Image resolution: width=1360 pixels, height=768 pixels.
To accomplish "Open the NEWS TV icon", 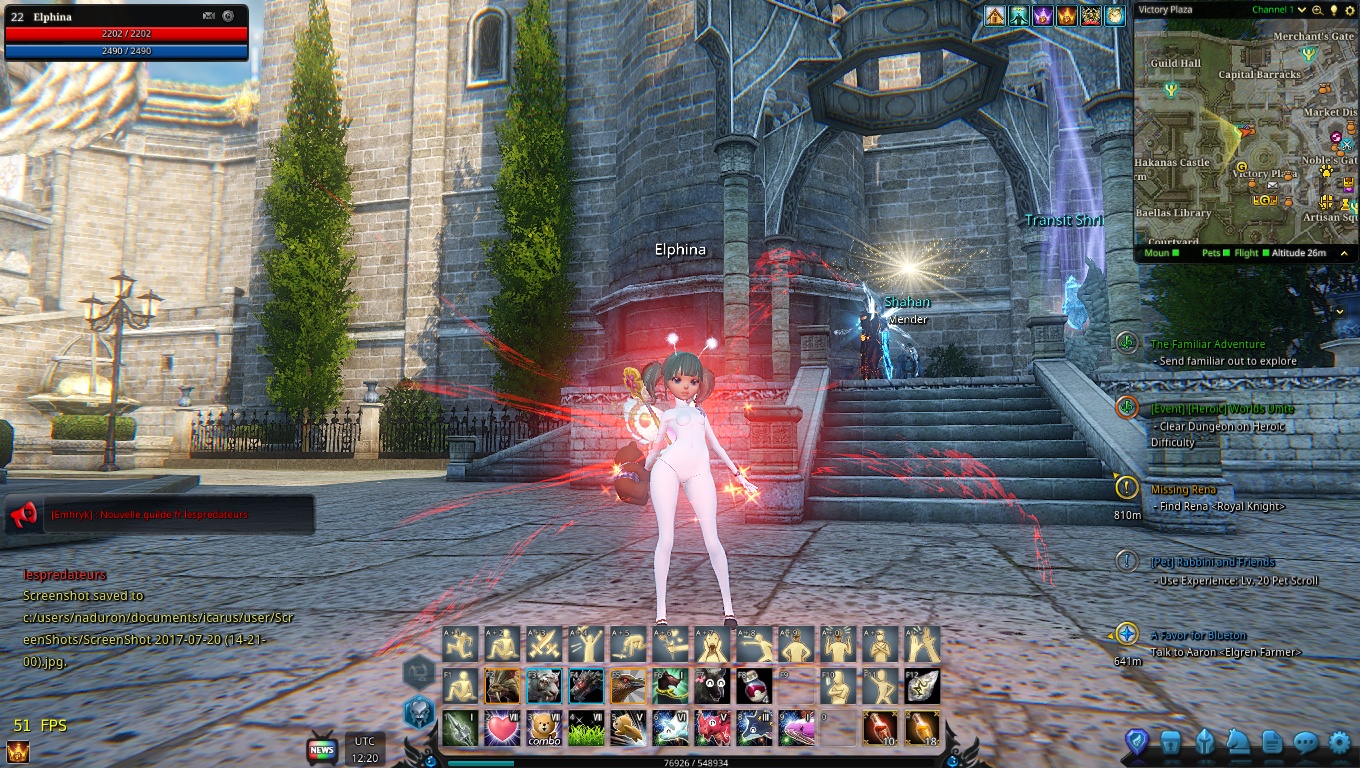I will tap(322, 749).
